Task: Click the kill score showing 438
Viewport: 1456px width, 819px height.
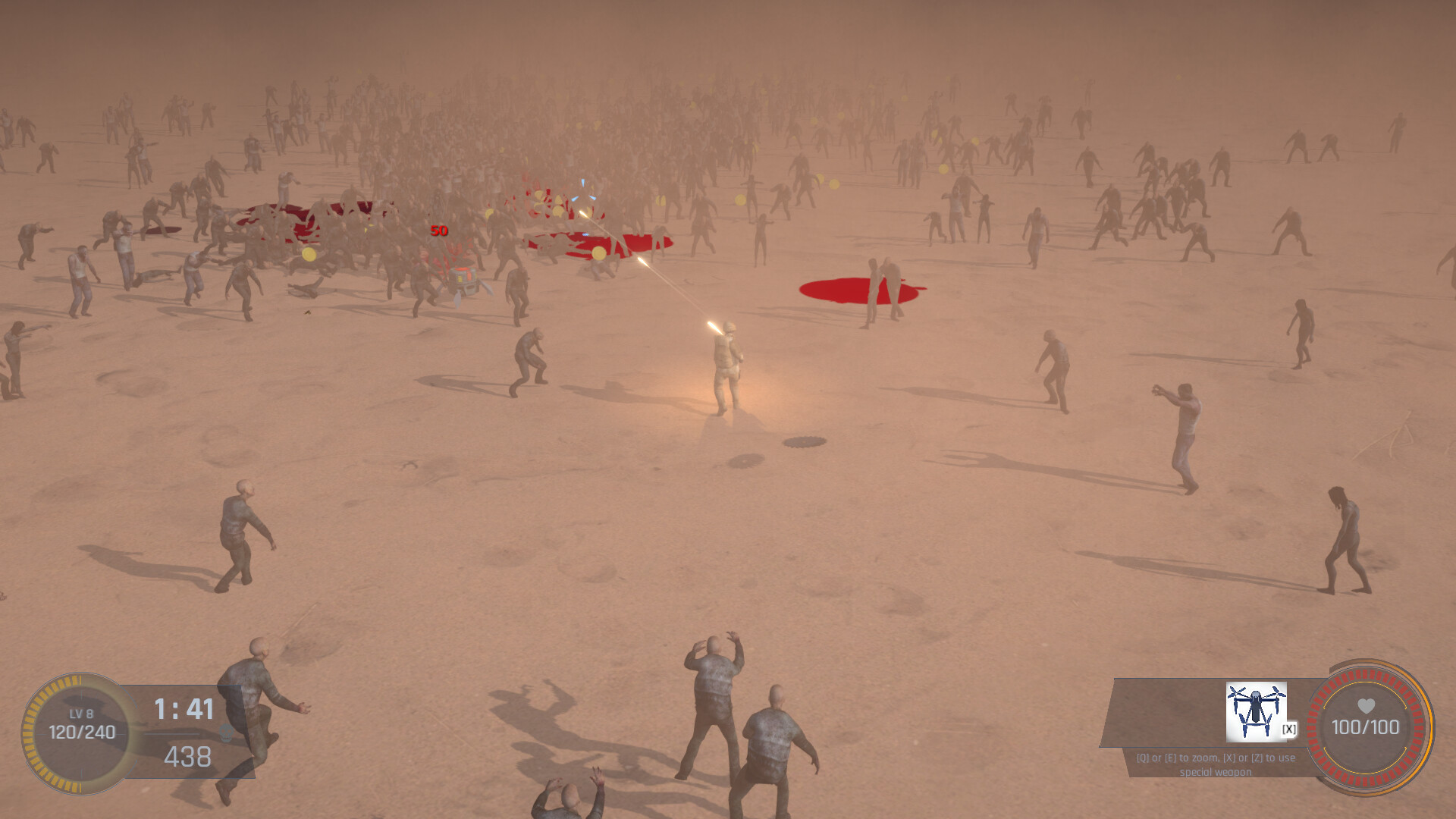Action: click(188, 756)
